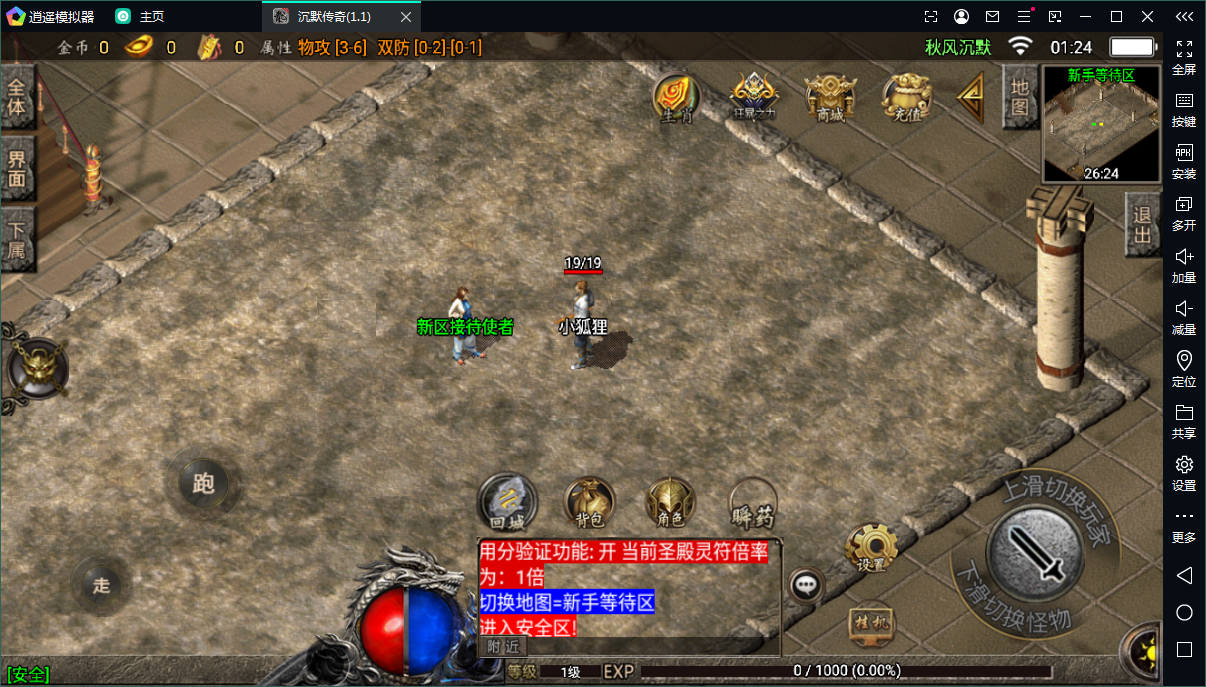Open the chat speech bubble button
Image resolution: width=1206 pixels, height=687 pixels.
pos(806,586)
